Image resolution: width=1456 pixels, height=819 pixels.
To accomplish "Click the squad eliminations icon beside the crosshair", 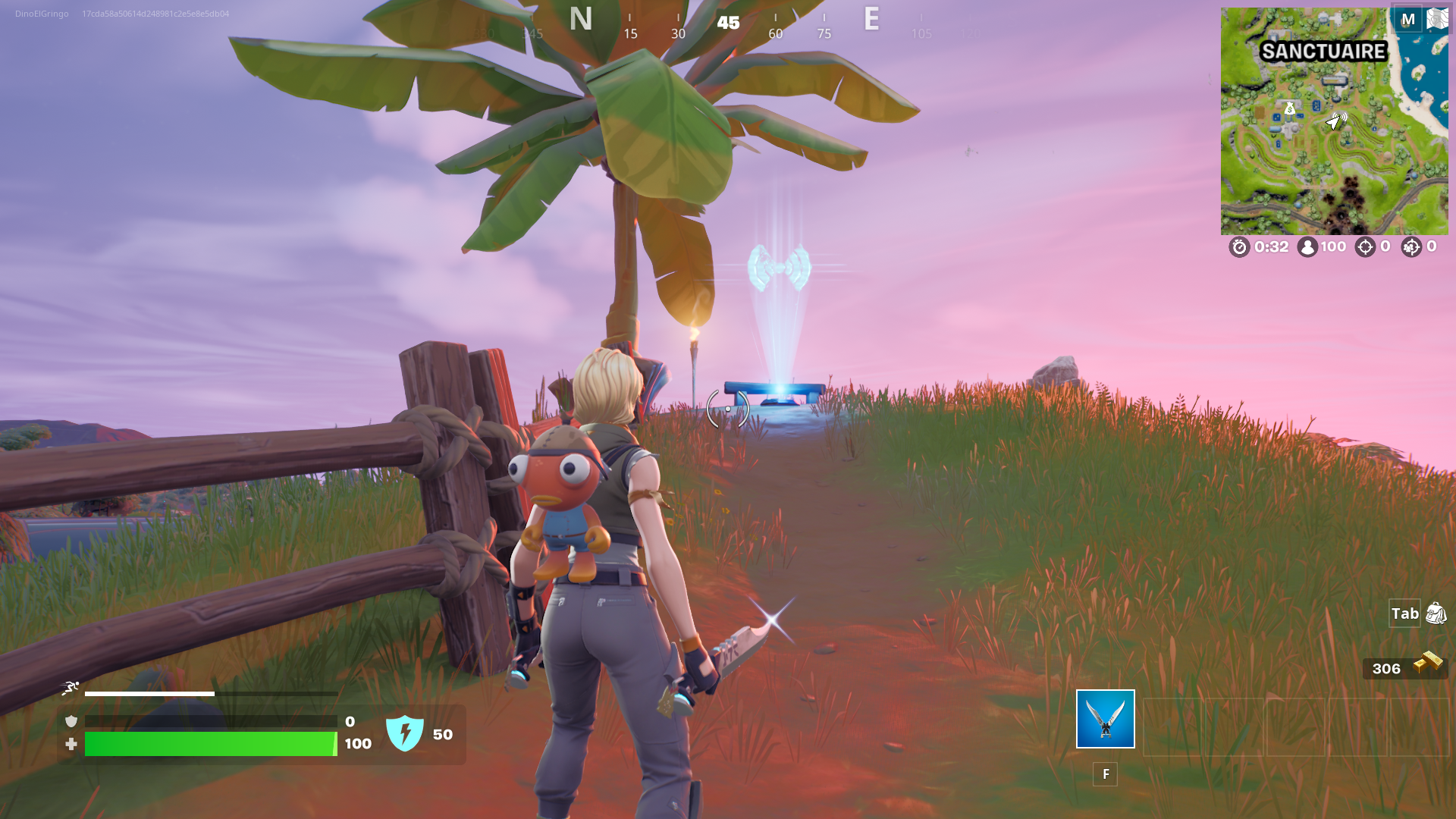I will tap(1410, 246).
